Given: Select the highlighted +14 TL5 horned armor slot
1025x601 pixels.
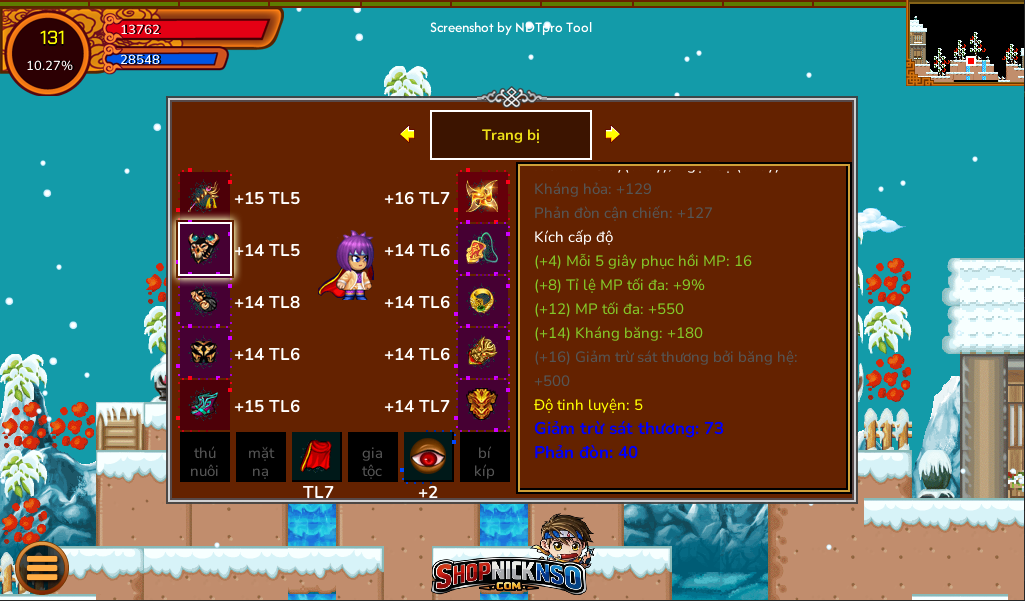Looking at the screenshot, I should 205,250.
